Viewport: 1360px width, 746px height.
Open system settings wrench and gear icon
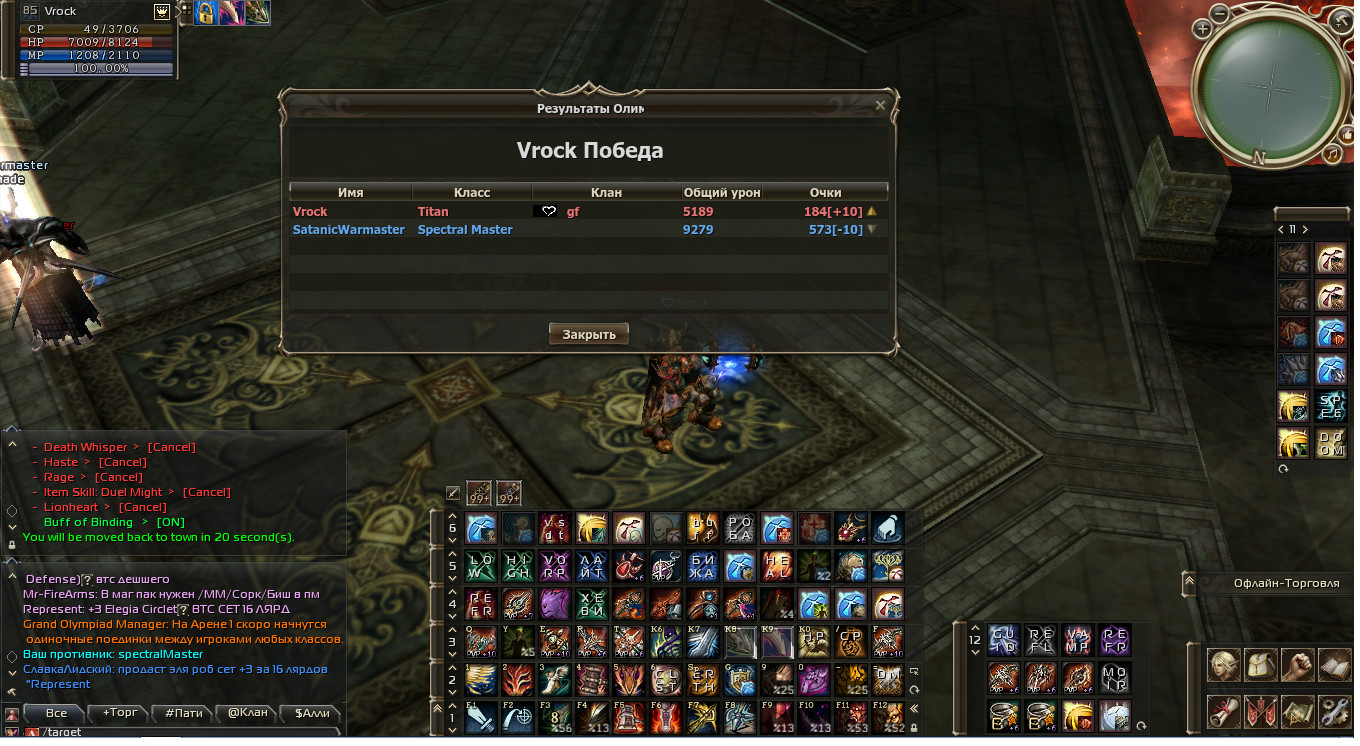pyautogui.click(x=1333, y=711)
